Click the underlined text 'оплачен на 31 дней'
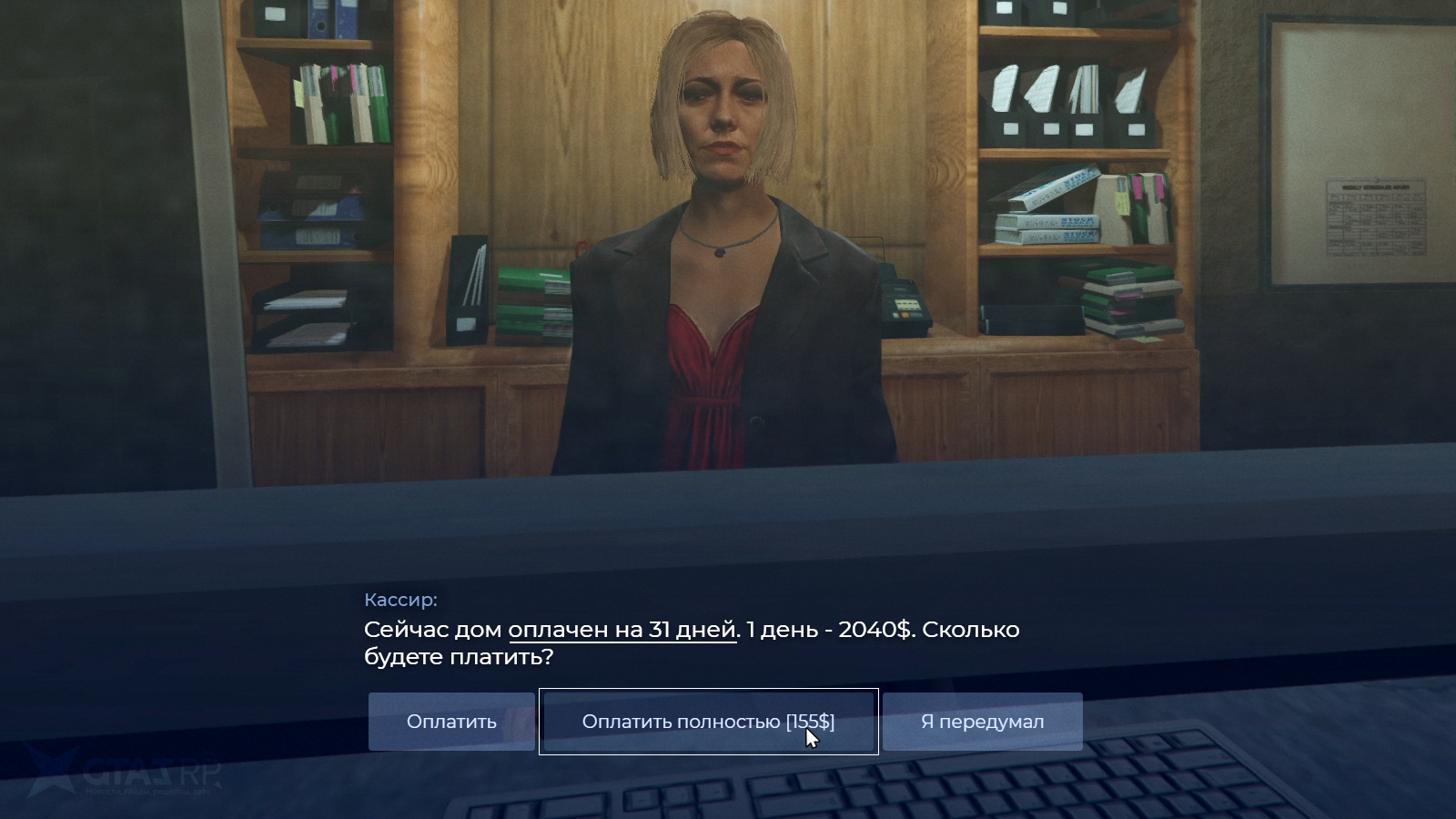 [622, 629]
